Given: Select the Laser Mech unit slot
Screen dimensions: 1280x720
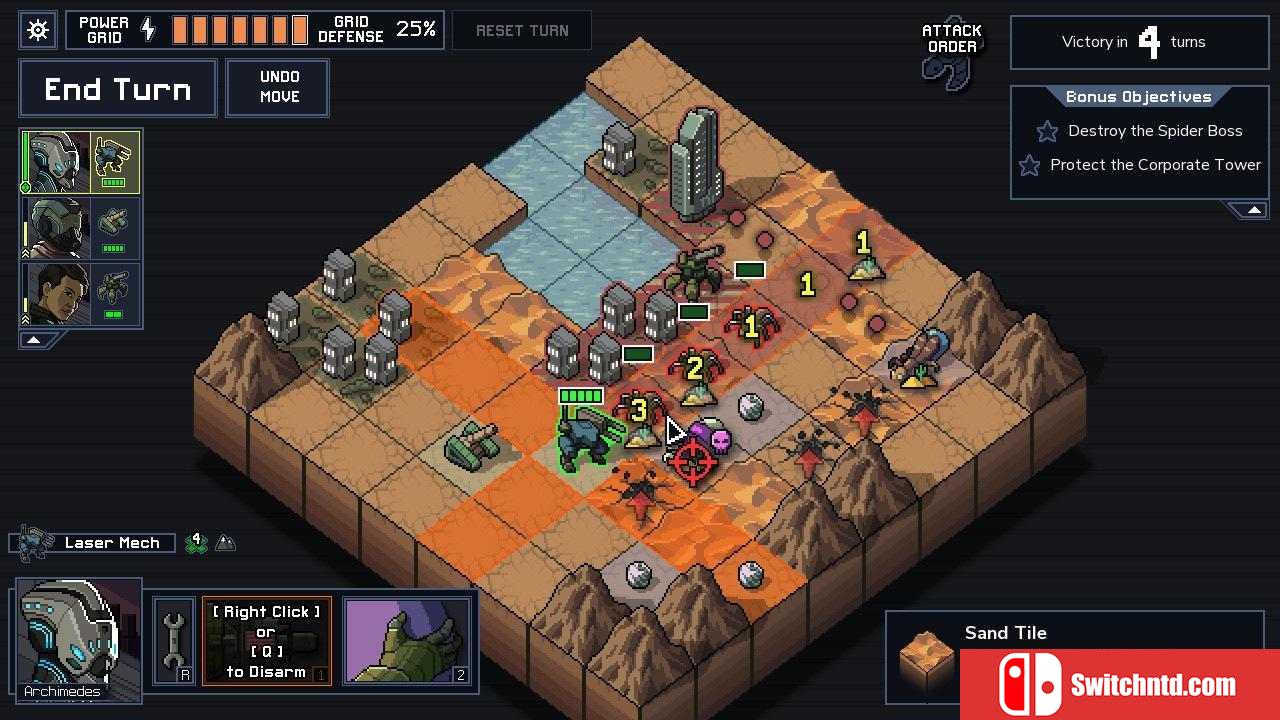Looking at the screenshot, I should (81, 163).
